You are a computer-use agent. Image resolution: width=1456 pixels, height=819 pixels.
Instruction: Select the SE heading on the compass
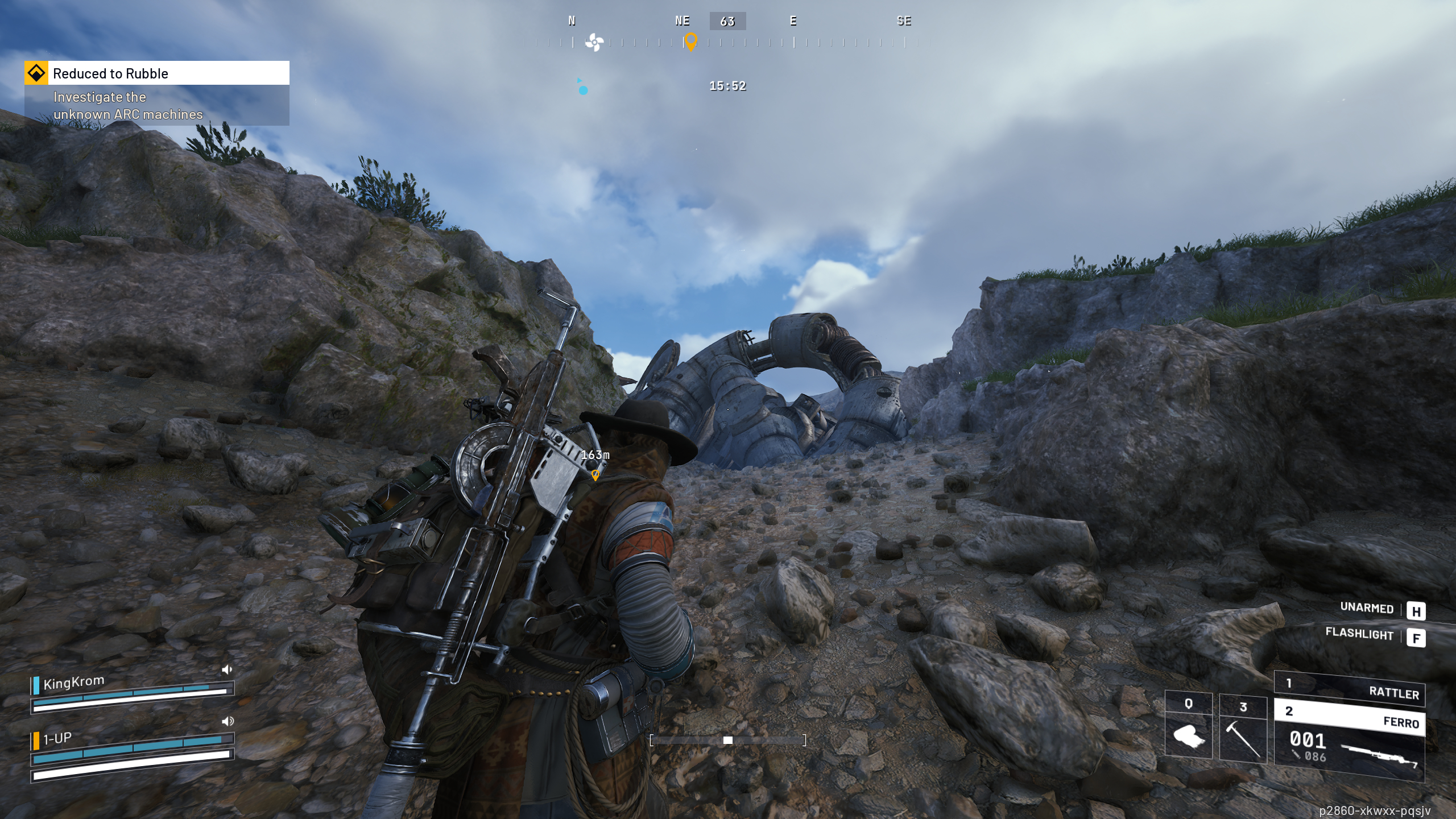904,21
